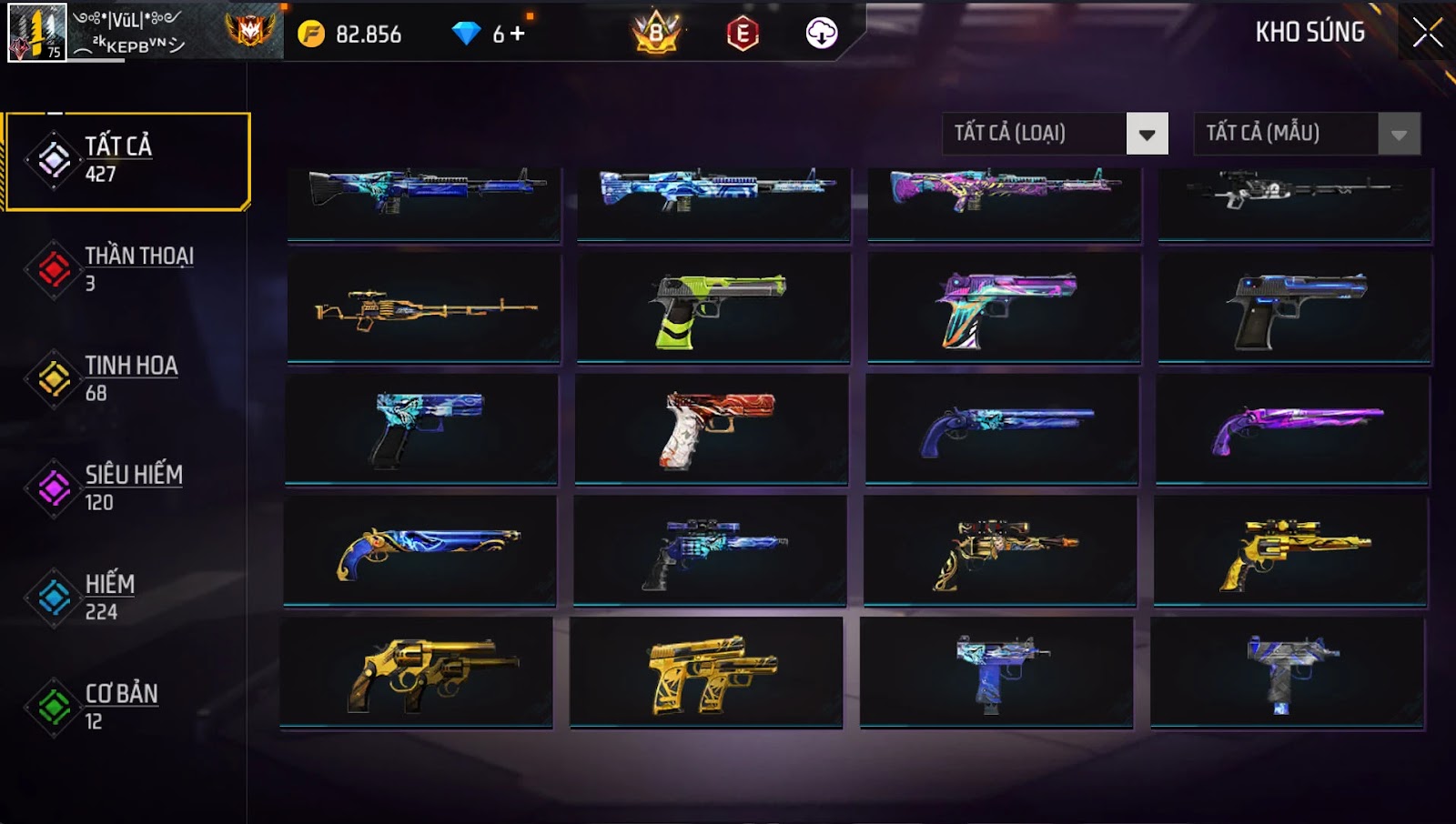Viewport: 1456px width, 824px height.
Task: Add diamonds with the plus button
Action: tap(518, 34)
